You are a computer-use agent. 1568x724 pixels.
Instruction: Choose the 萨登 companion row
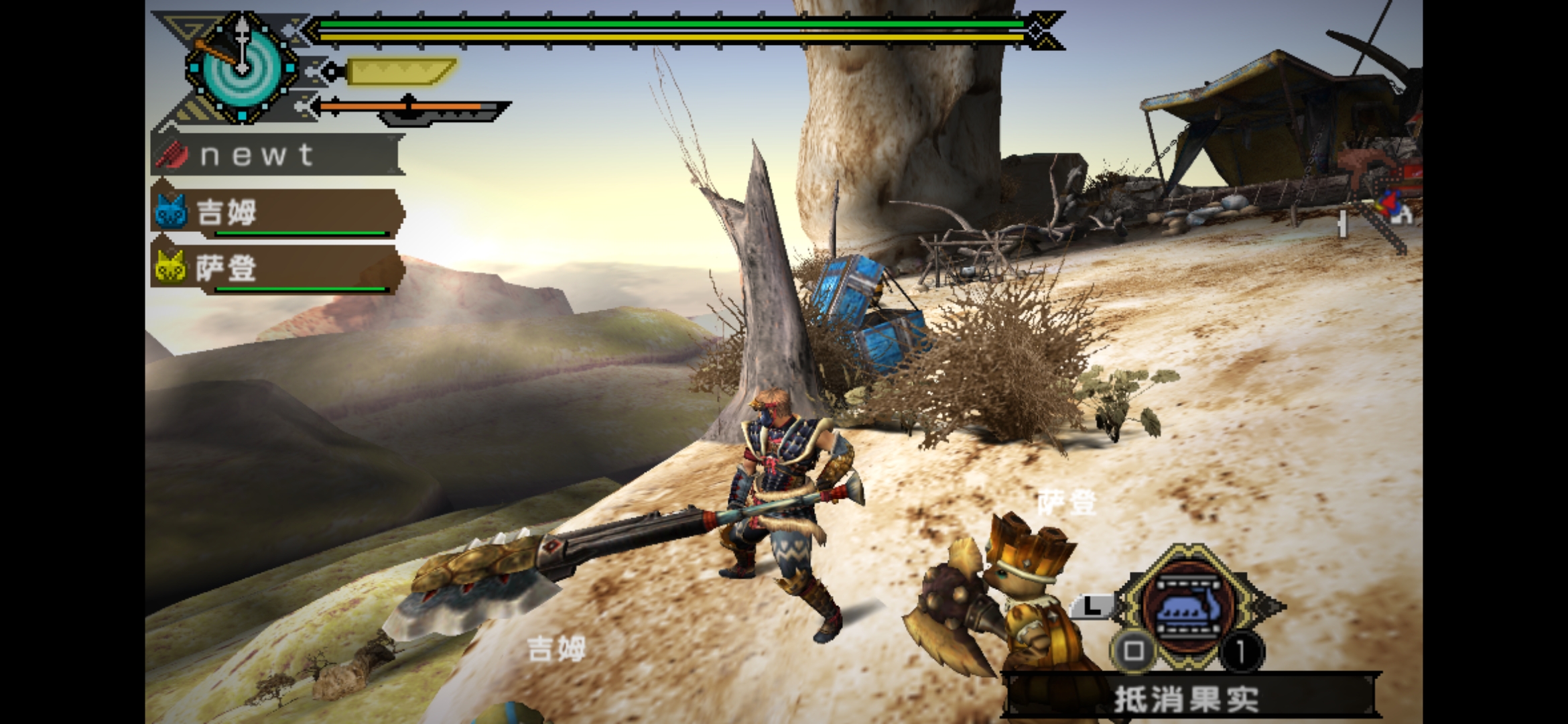point(276,269)
